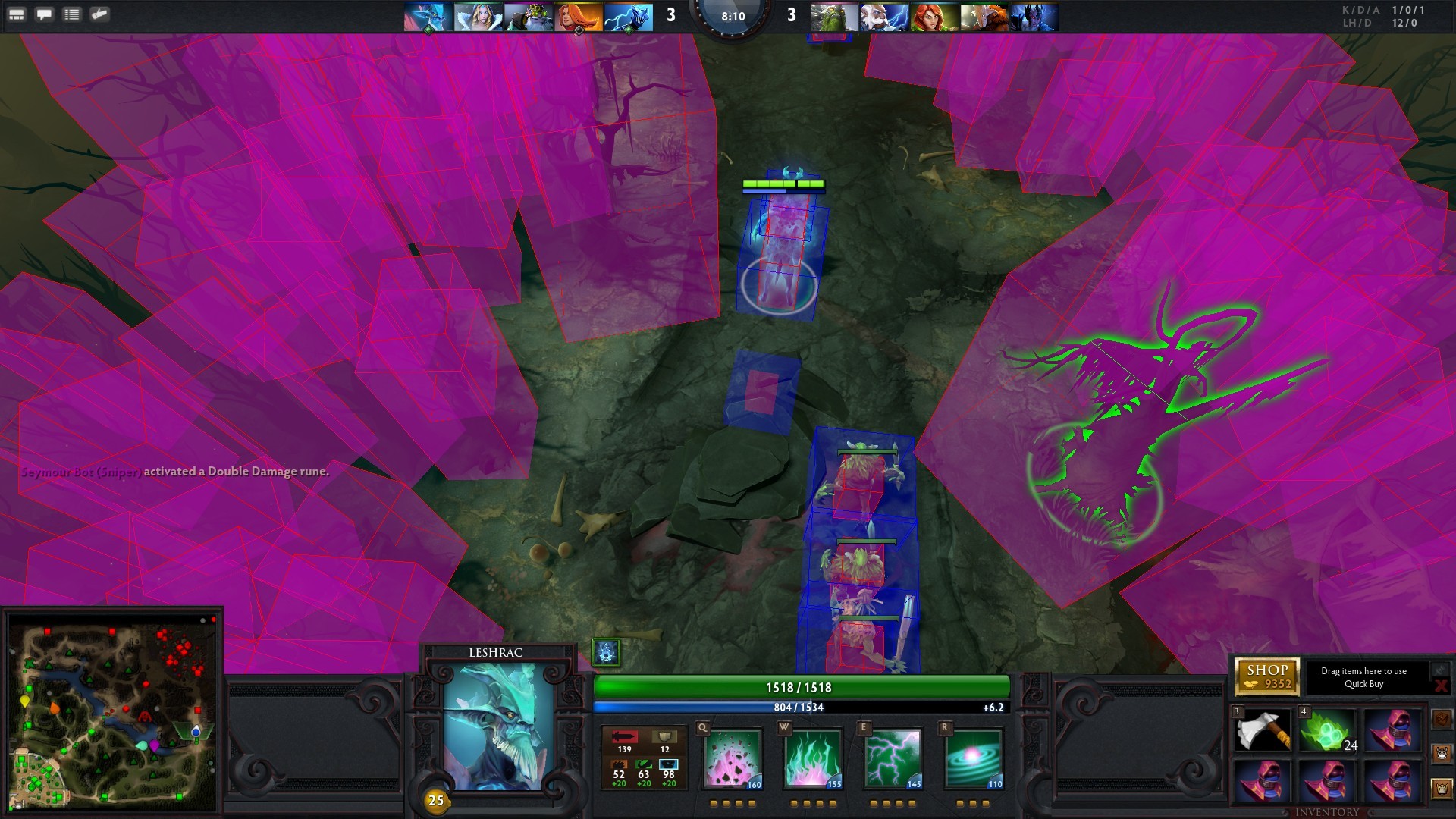Use the green Tango item stack
This screenshot has width=1456, height=819.
click(1327, 731)
